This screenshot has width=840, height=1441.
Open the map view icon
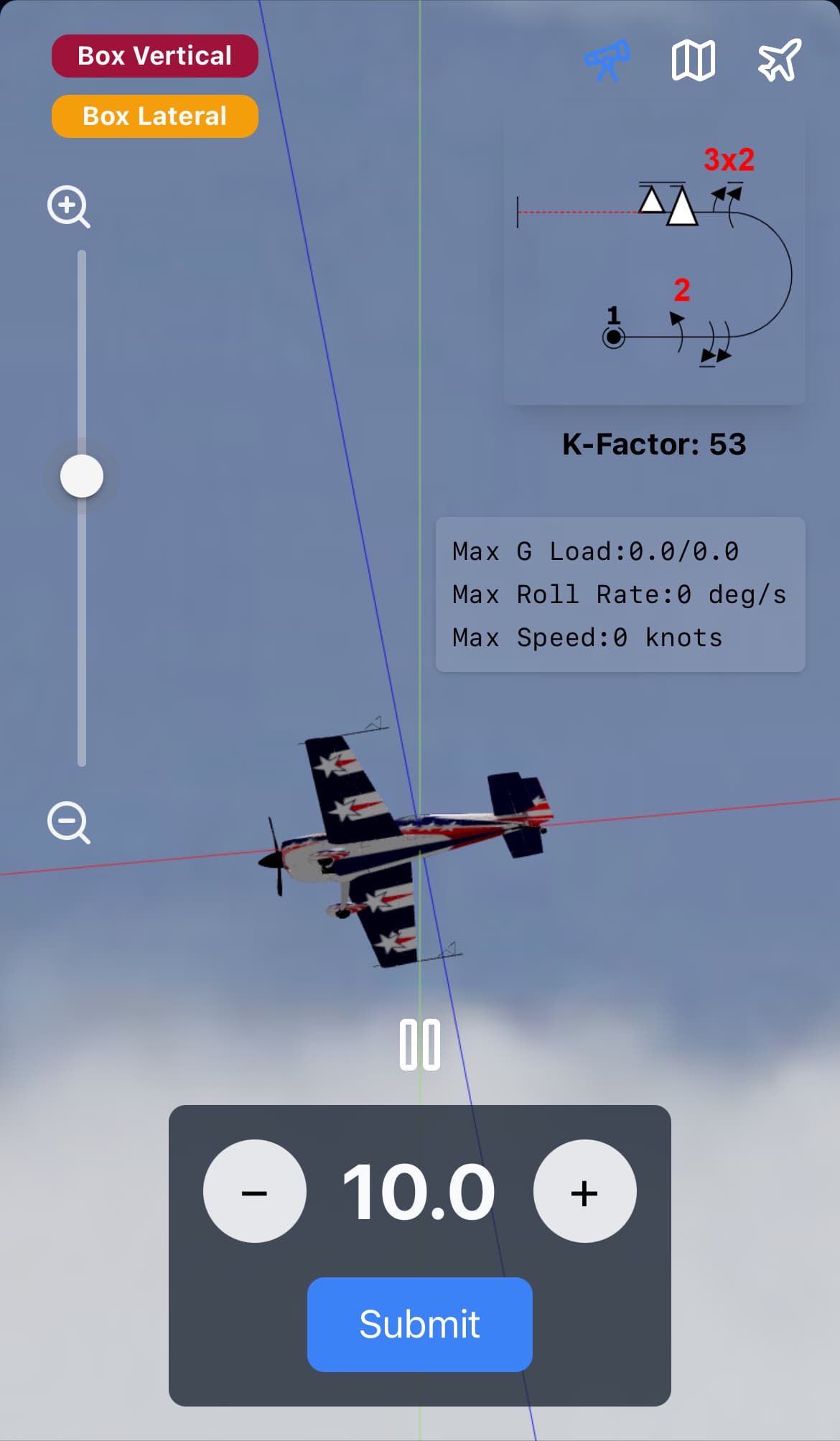tap(693, 60)
